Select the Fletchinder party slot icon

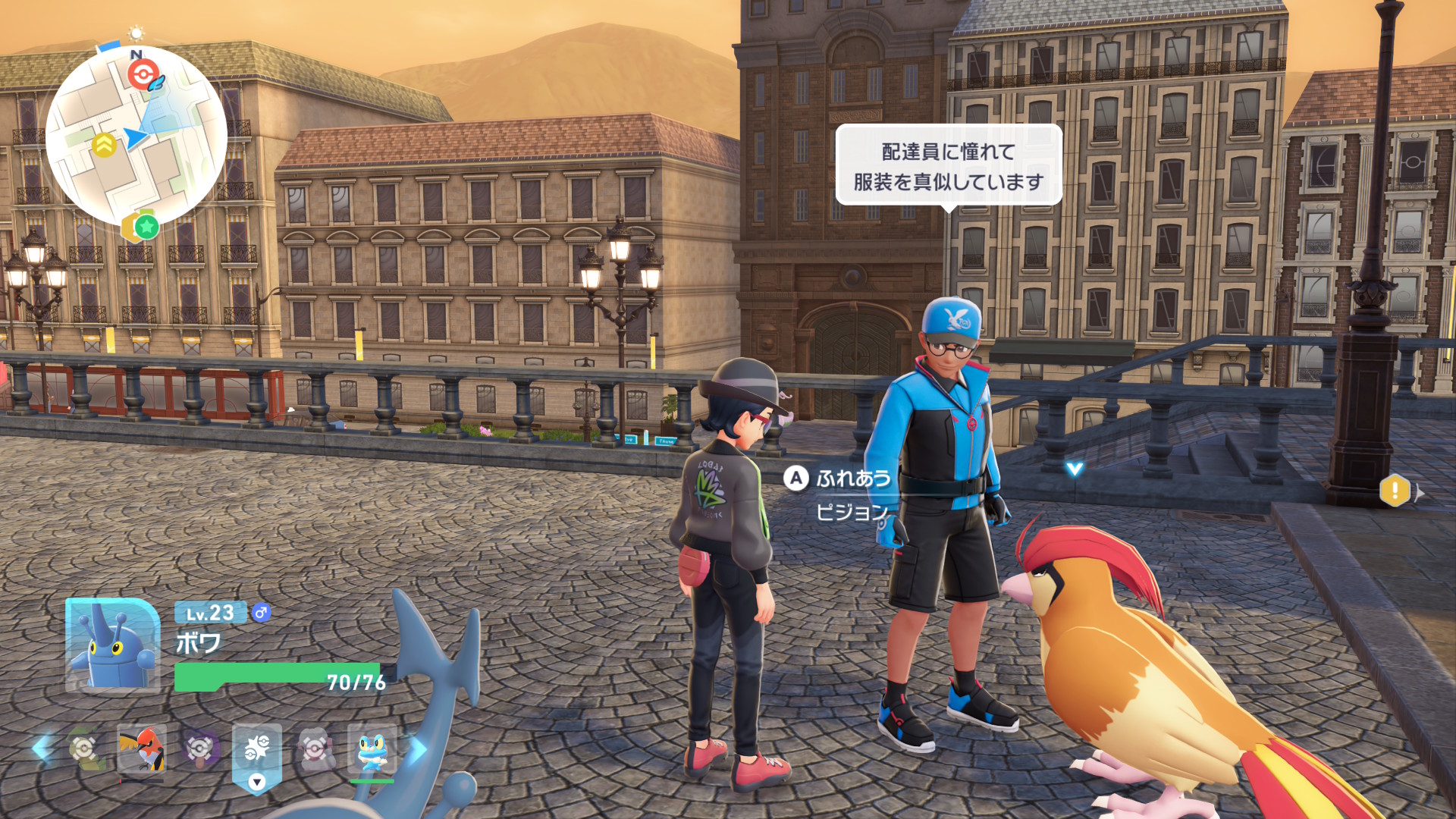pos(141,748)
